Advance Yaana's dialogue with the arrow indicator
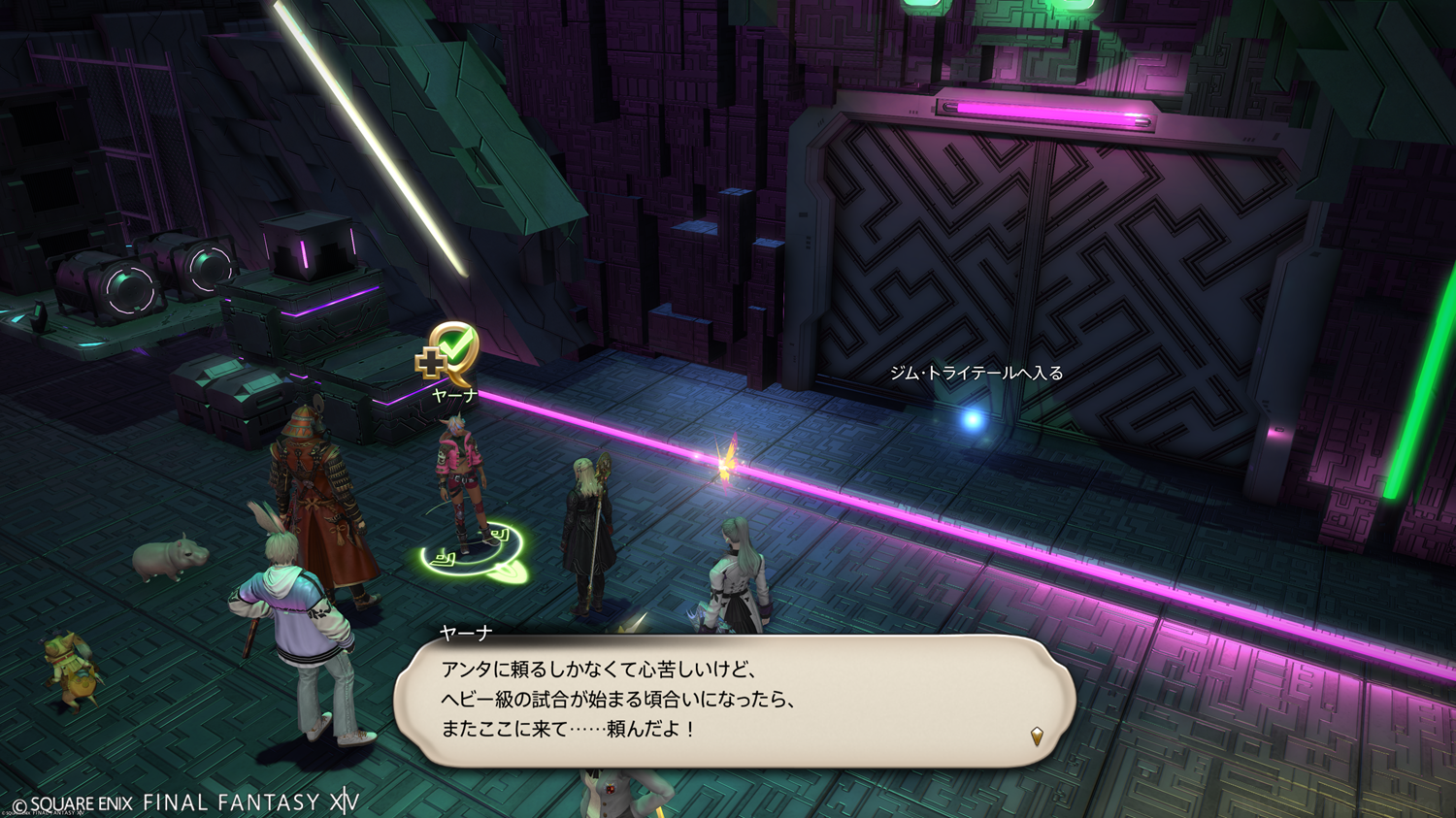Image resolution: width=1456 pixels, height=818 pixels. tap(1037, 736)
